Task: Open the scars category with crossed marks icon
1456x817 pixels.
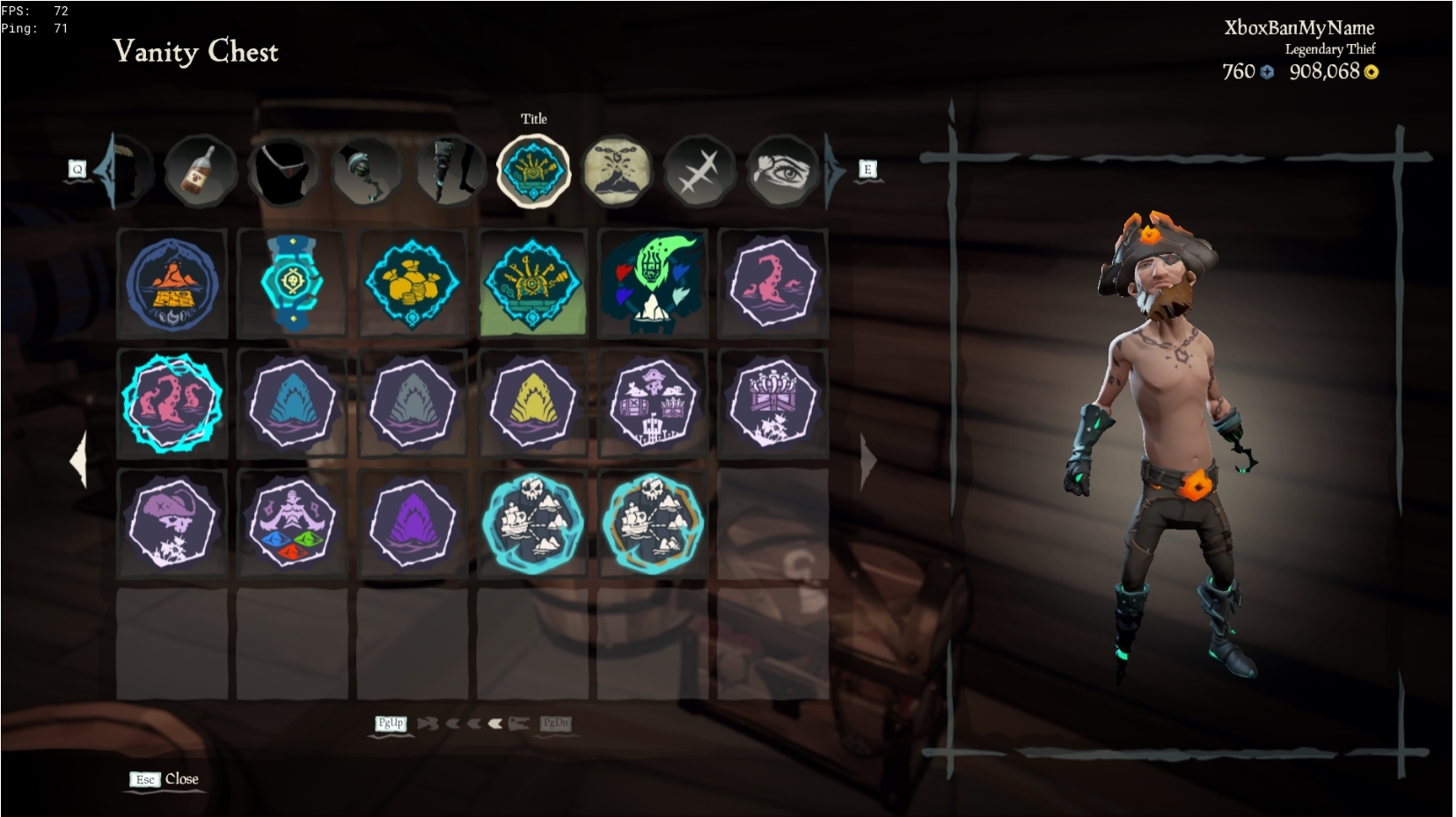Action: (x=699, y=170)
